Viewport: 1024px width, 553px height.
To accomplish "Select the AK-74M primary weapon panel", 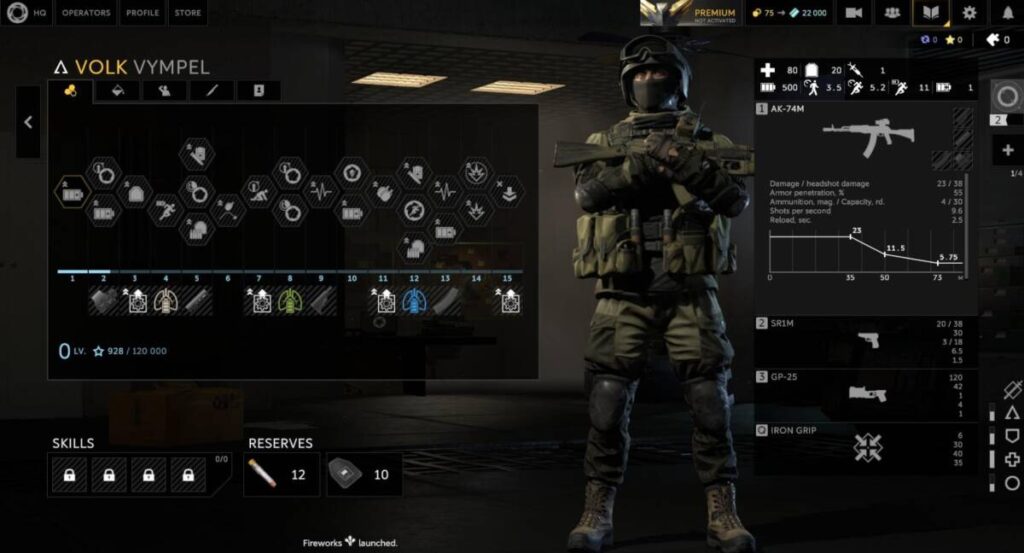I will 865,200.
